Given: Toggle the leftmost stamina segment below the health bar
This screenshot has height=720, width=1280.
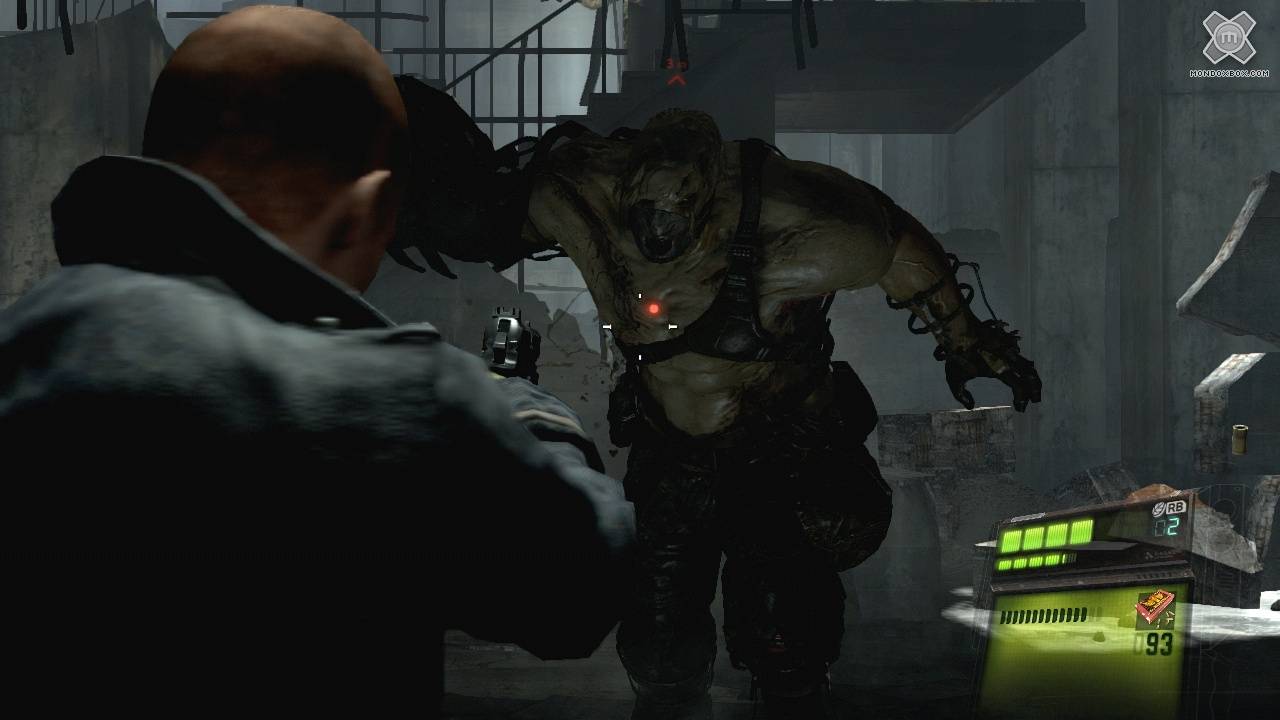Looking at the screenshot, I should (1004, 562).
